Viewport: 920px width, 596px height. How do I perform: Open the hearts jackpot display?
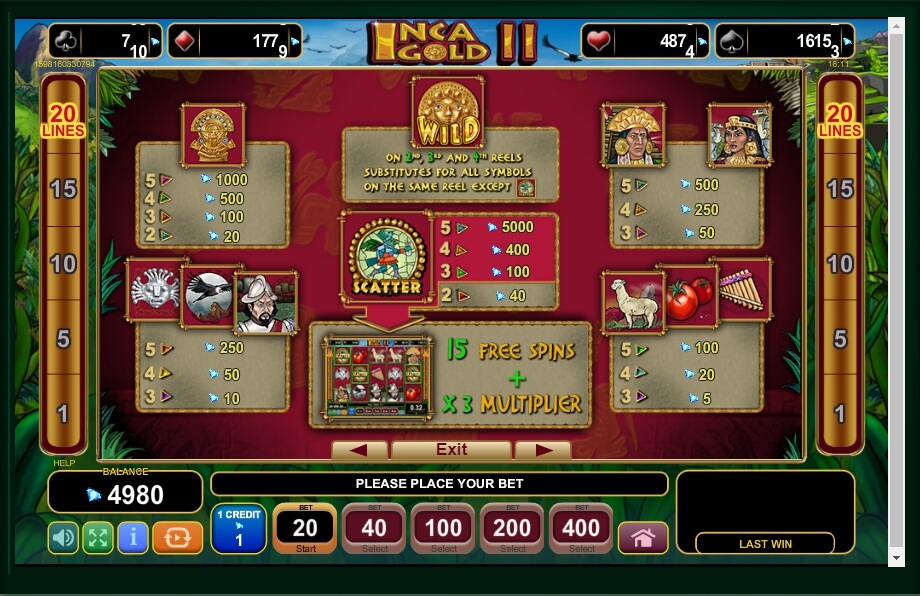[x=645, y=42]
